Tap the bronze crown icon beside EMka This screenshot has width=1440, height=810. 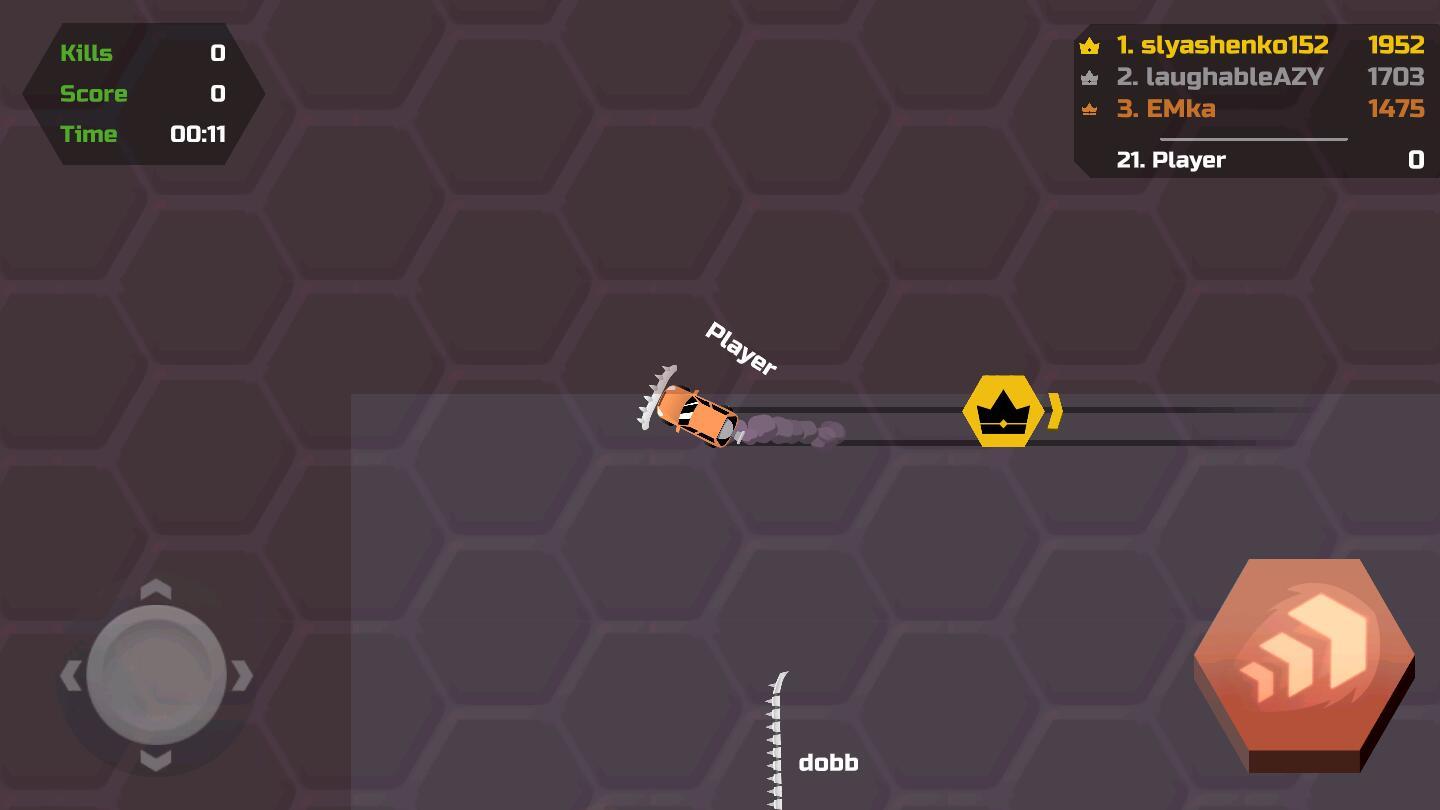1089,109
